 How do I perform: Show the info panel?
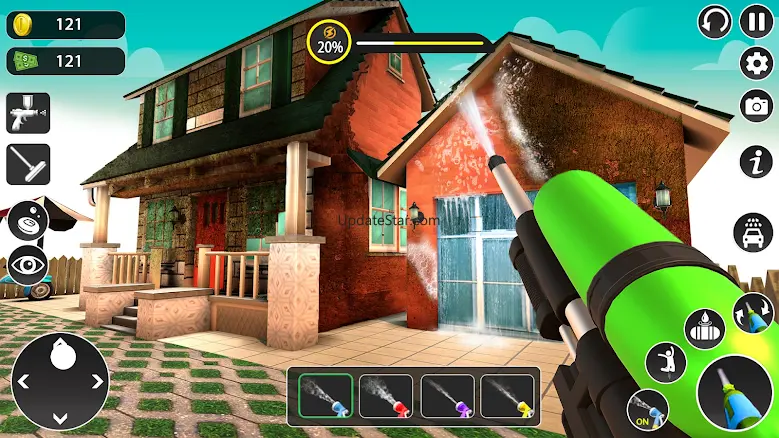[x=756, y=160]
